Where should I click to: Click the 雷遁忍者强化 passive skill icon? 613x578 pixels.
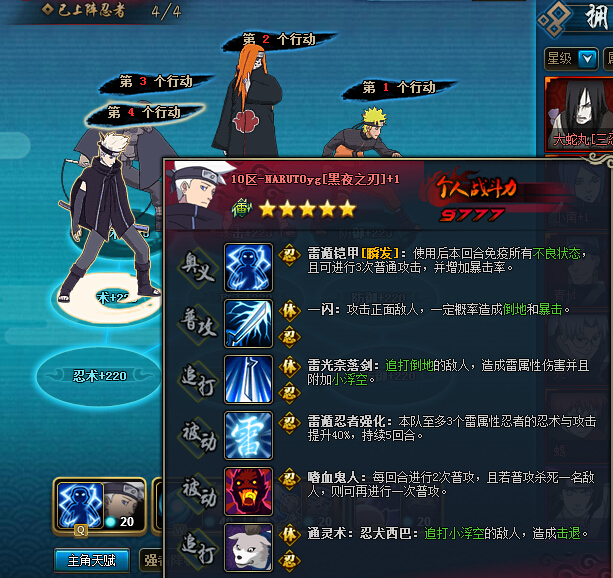[x=247, y=435]
